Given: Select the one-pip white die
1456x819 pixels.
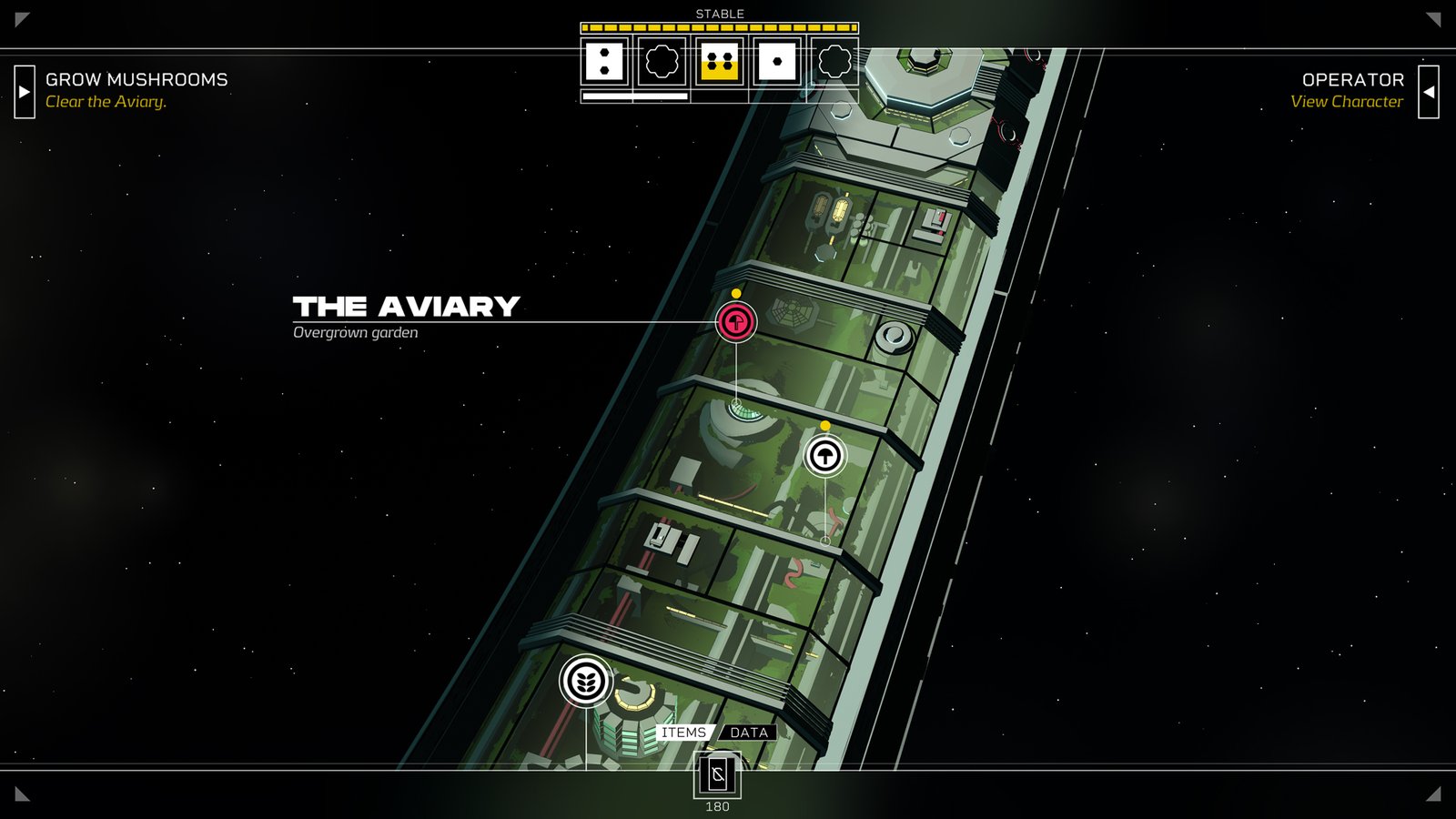Looking at the screenshot, I should point(777,62).
